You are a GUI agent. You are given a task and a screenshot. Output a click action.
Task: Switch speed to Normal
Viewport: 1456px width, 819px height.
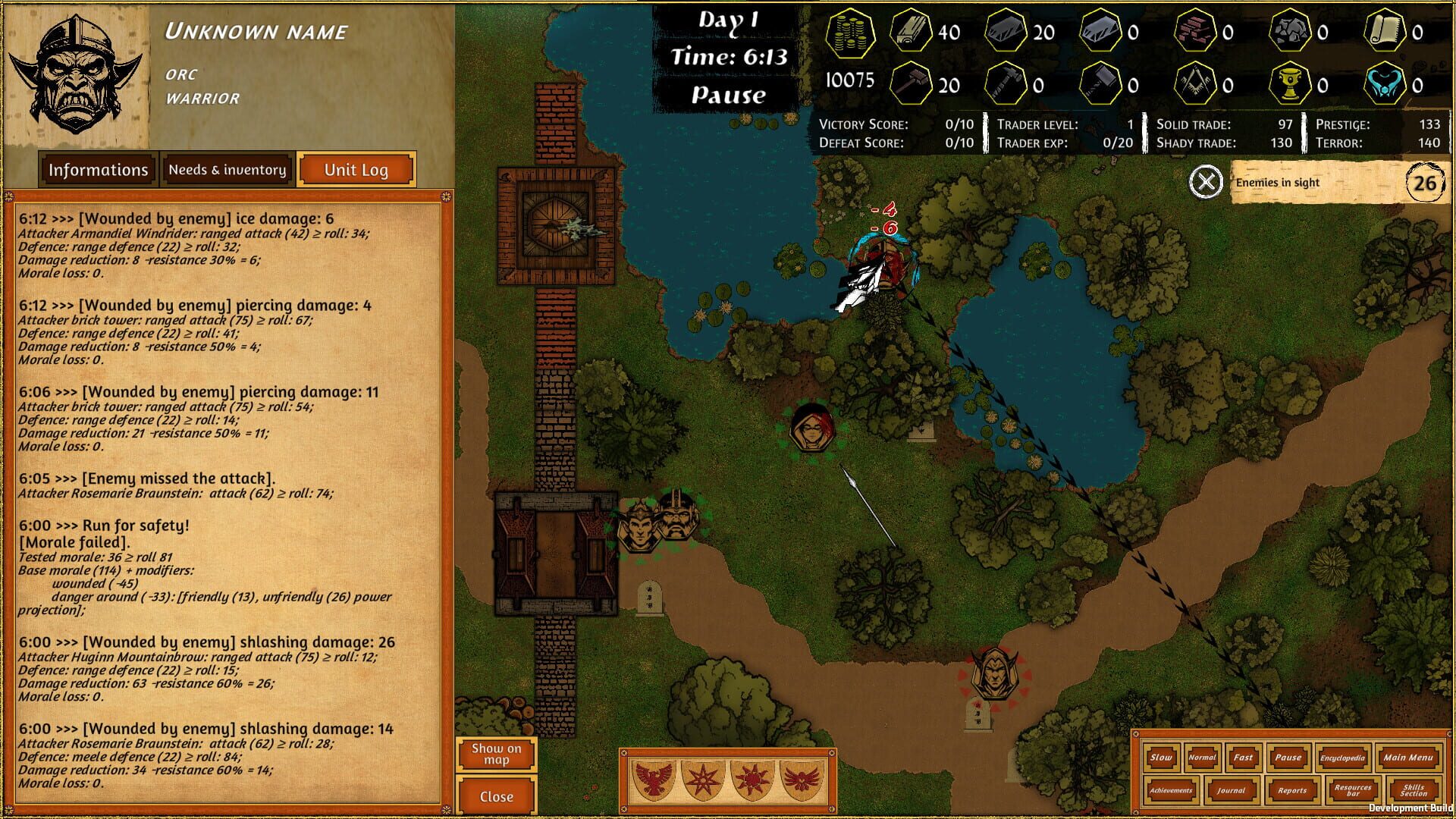1200,758
